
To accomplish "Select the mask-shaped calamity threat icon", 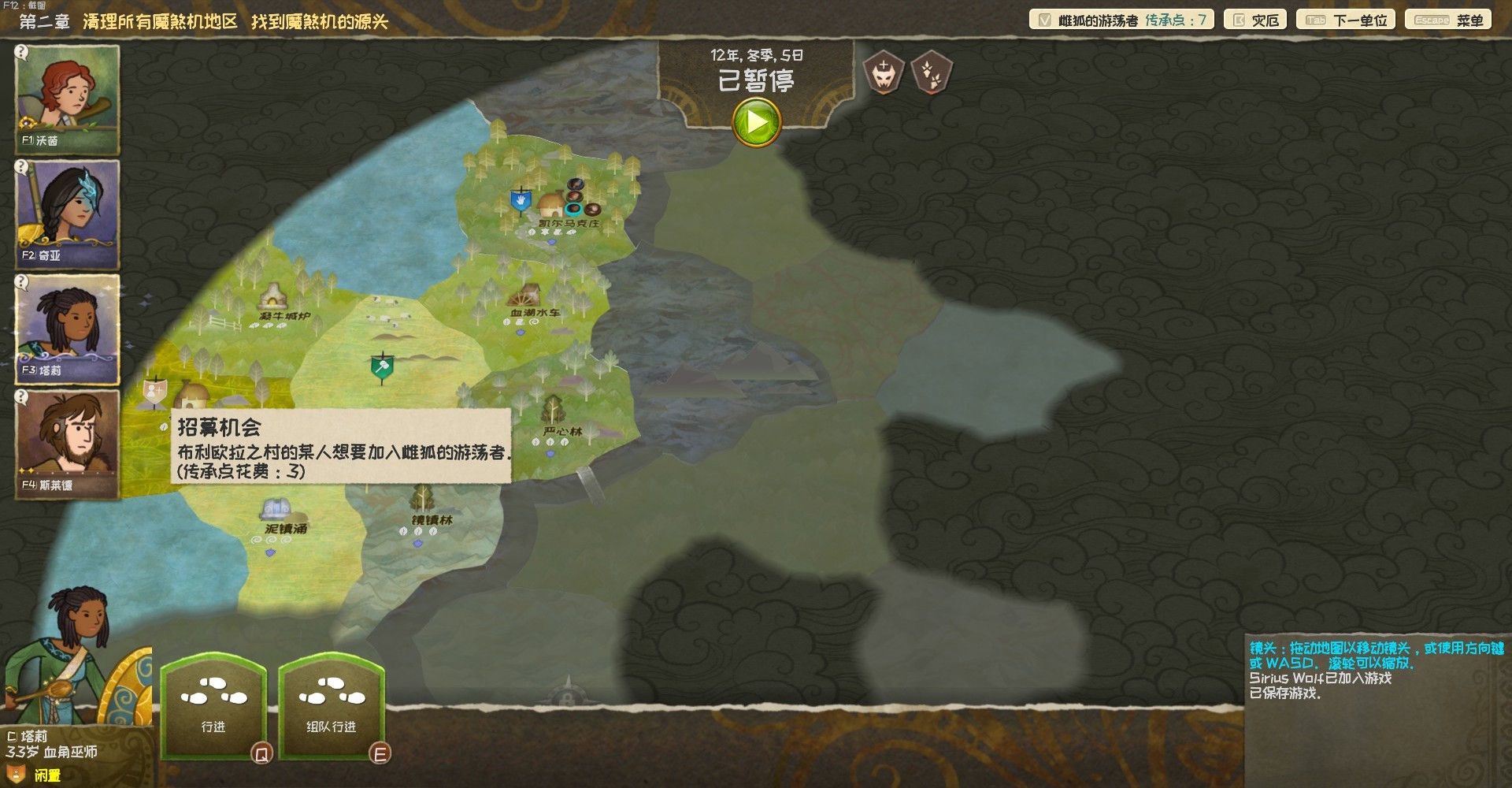I will pyautogui.click(x=884, y=72).
